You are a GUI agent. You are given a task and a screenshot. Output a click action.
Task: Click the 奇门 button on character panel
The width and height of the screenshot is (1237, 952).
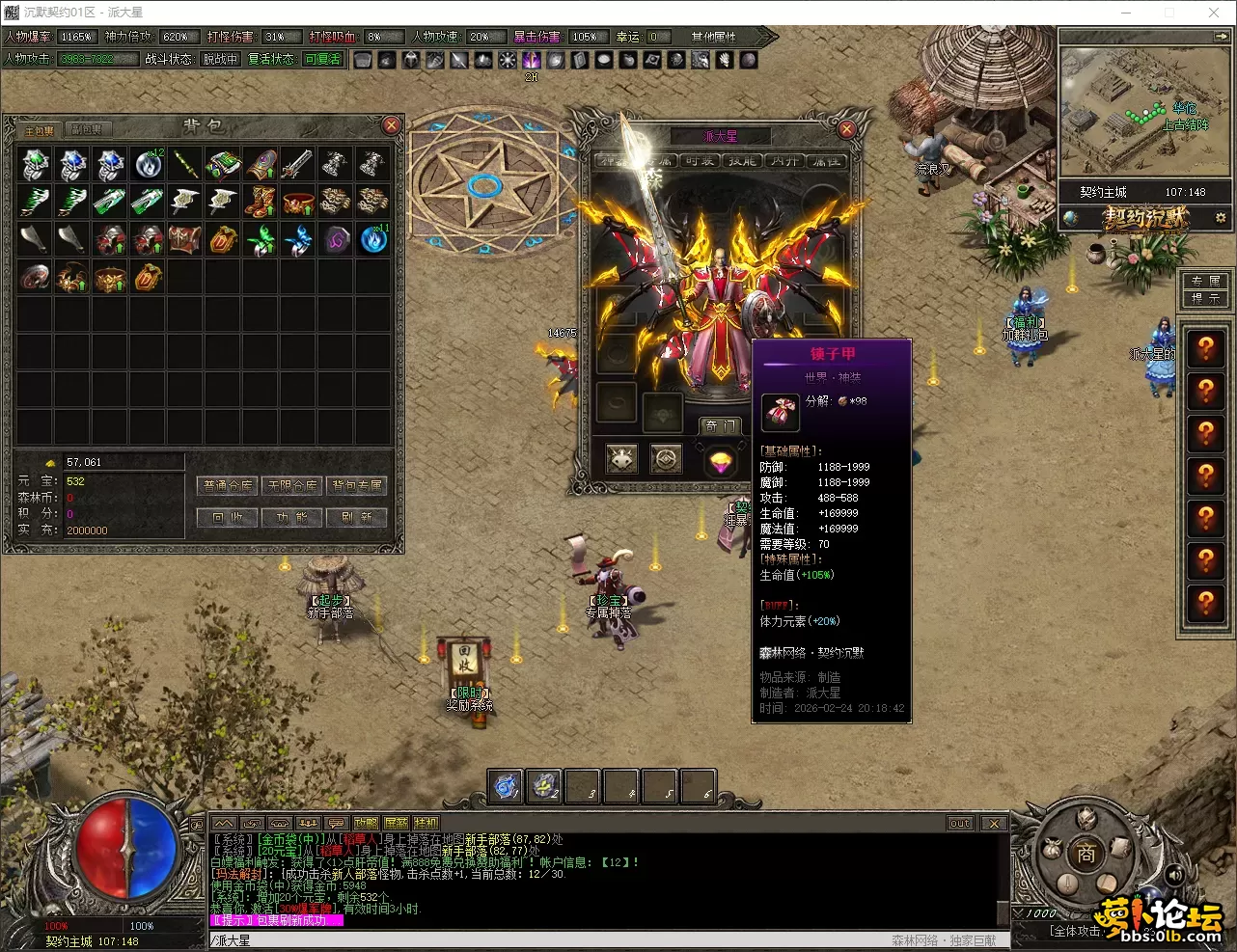(721, 425)
